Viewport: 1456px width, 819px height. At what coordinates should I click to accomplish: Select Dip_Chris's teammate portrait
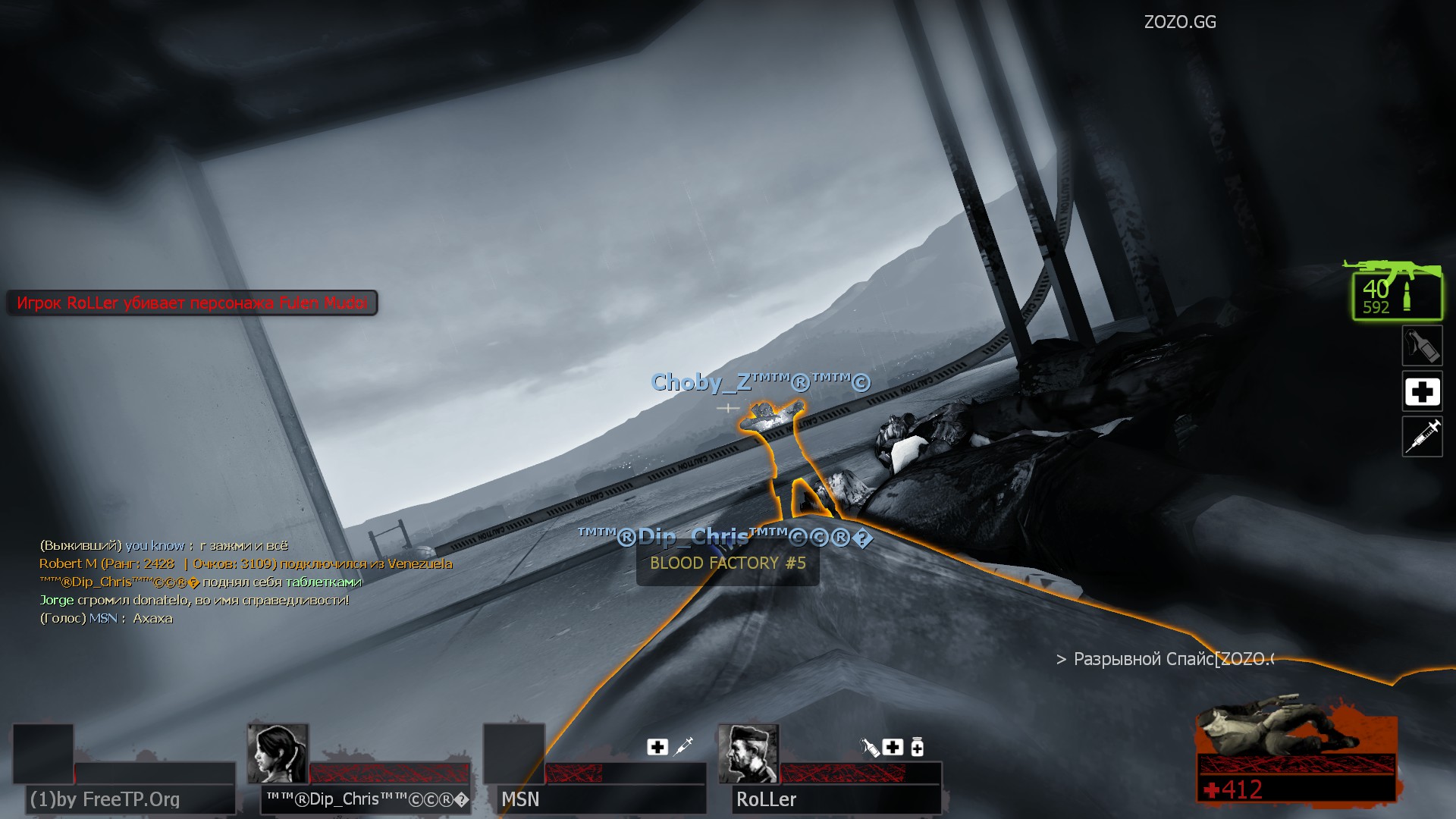click(278, 753)
